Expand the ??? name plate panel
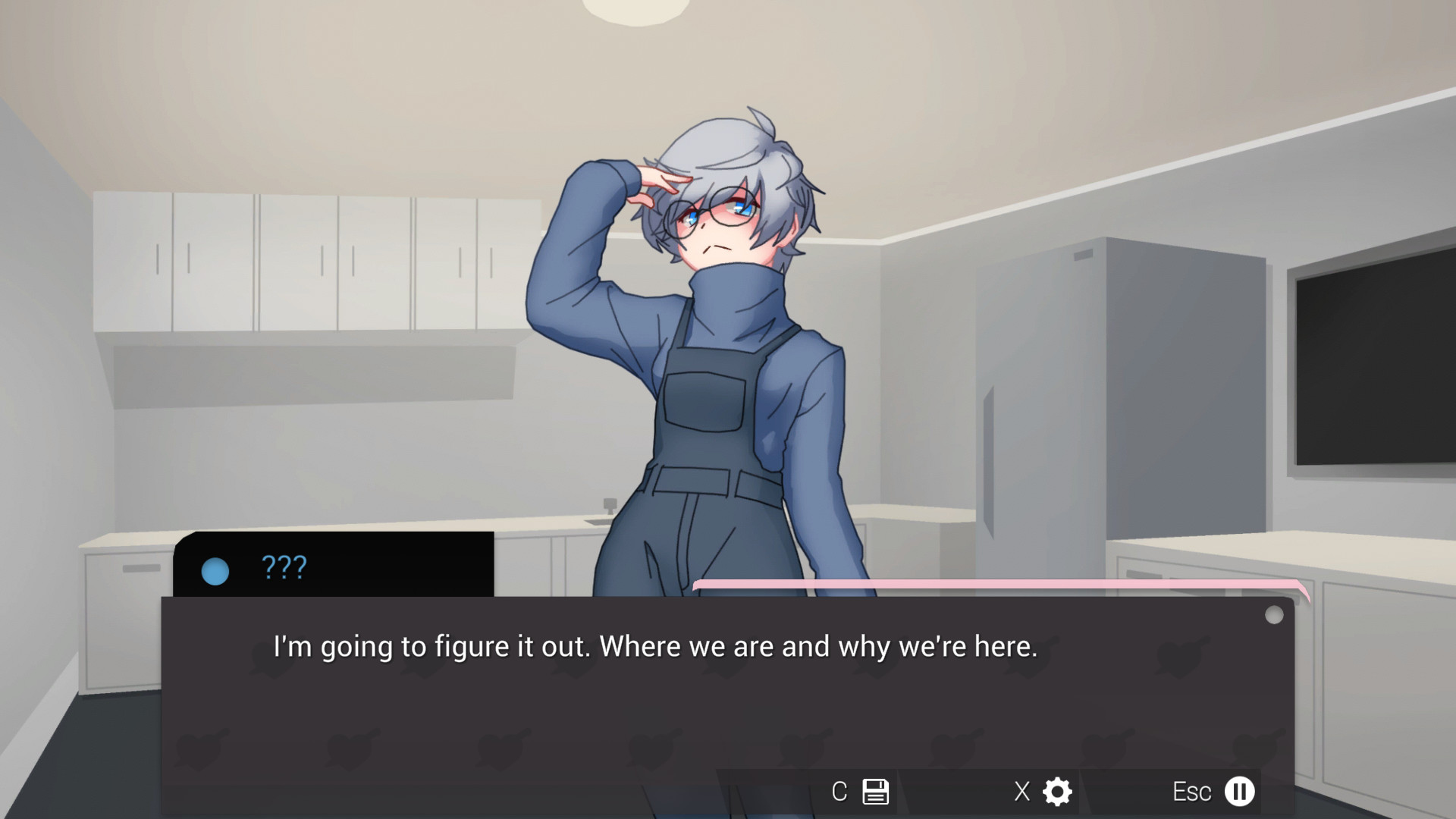Viewport: 1456px width, 819px height. tap(334, 565)
